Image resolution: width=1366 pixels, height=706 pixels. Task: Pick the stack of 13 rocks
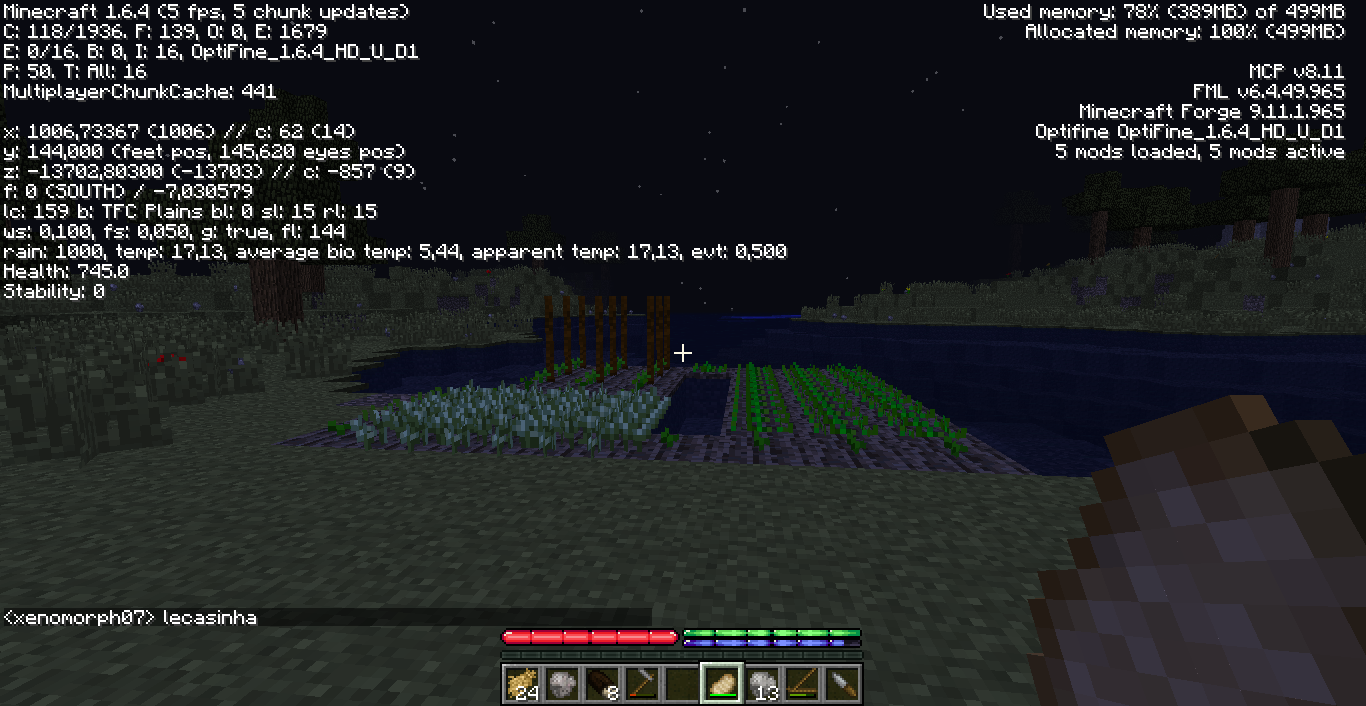[762, 683]
